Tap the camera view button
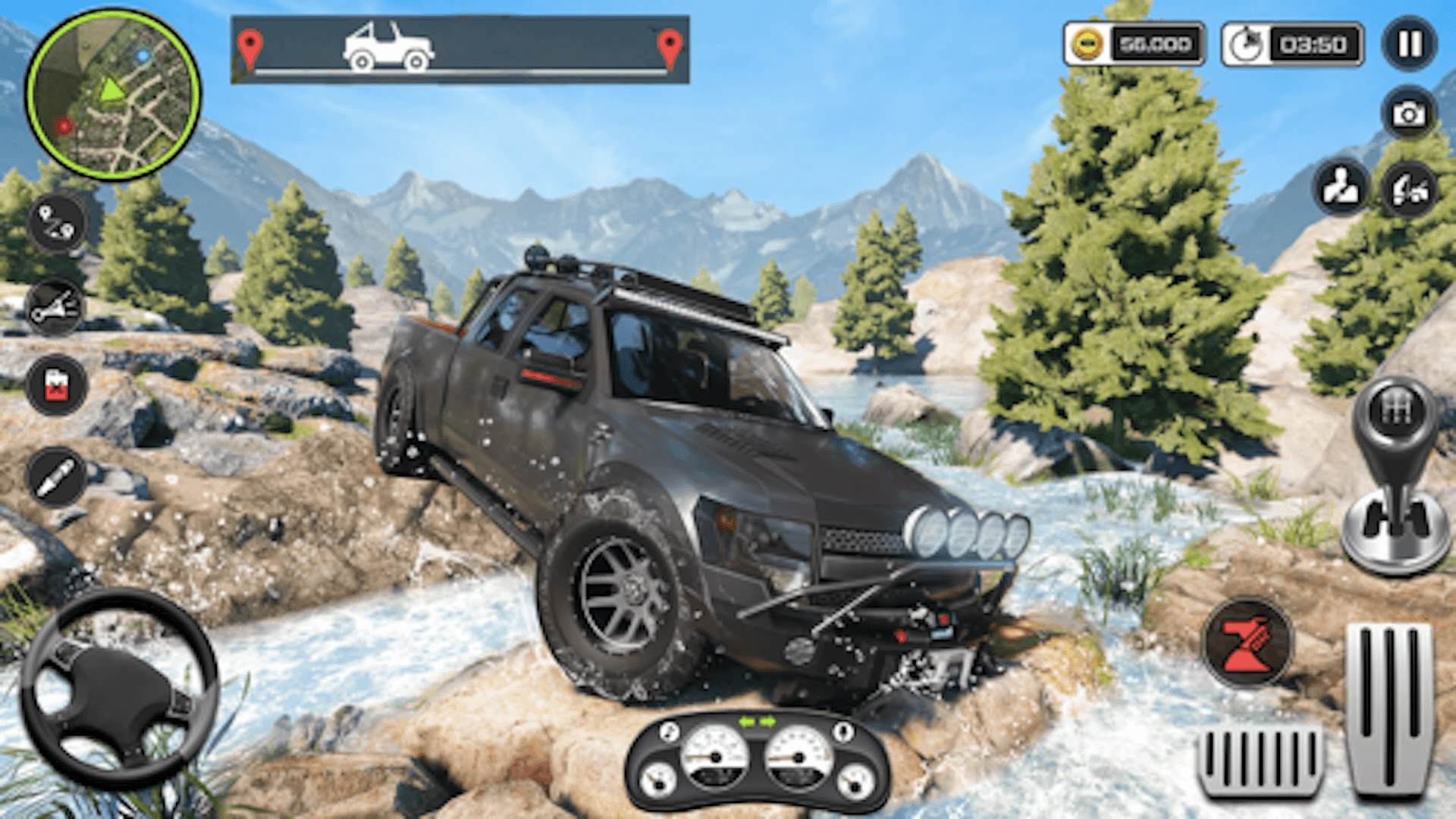The width and height of the screenshot is (1456, 819). coord(1409,114)
